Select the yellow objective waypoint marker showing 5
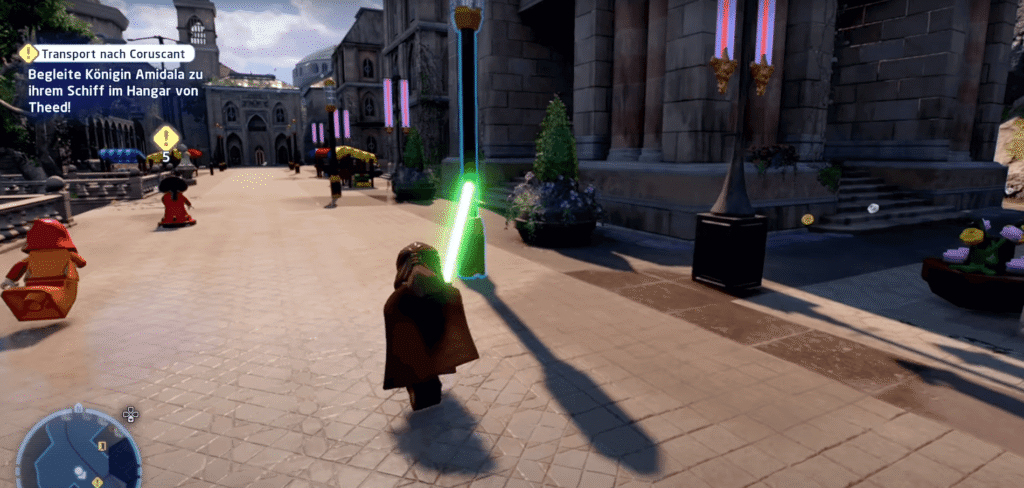The width and height of the screenshot is (1024, 488). [x=166, y=139]
